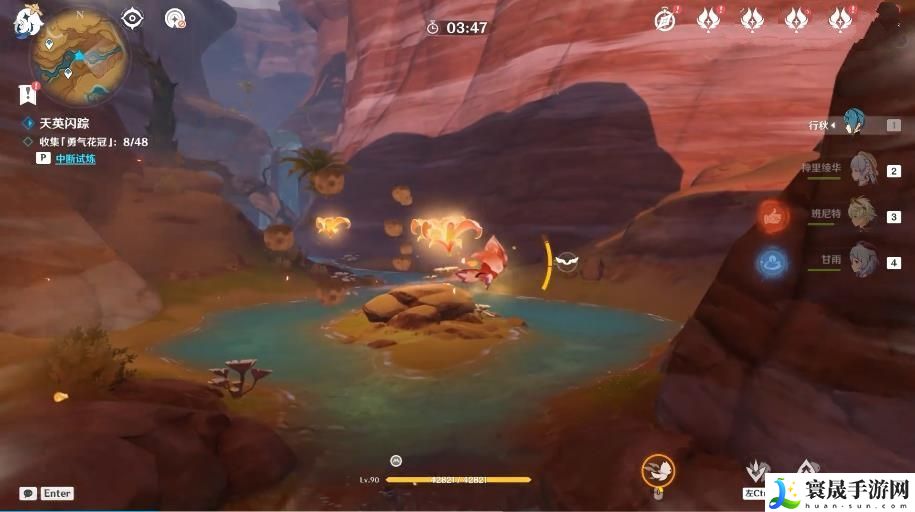
Task: Click the 中断试炼 link to stop the trial
Action: (x=76, y=159)
